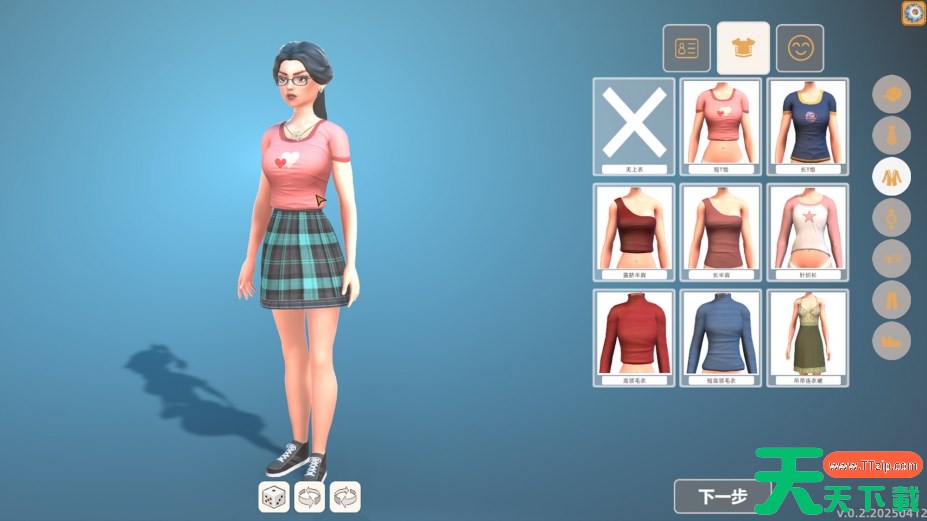
Task: Randomize the outfit with the dice button
Action: [x=274, y=496]
